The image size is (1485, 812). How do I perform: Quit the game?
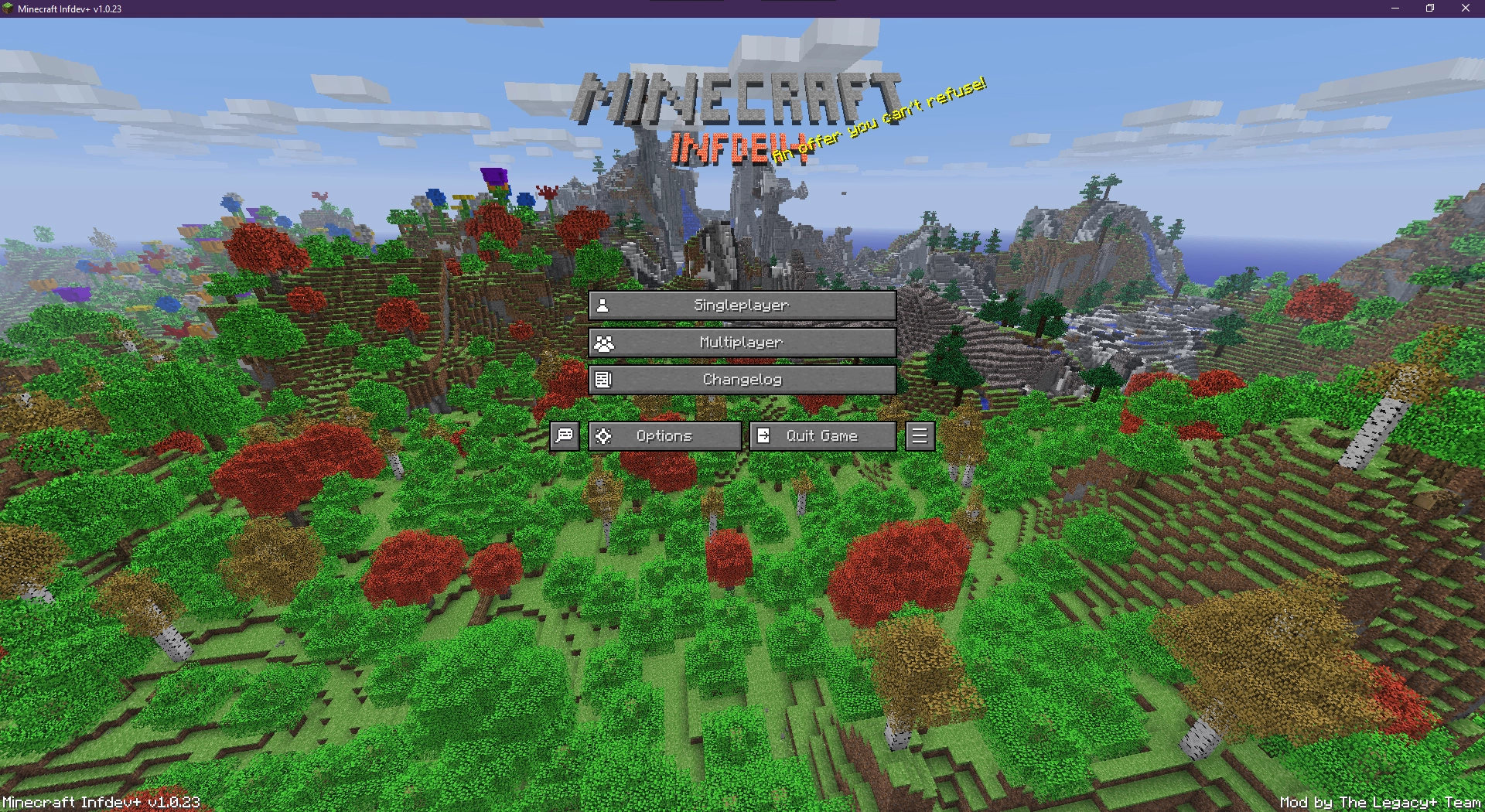(x=821, y=435)
